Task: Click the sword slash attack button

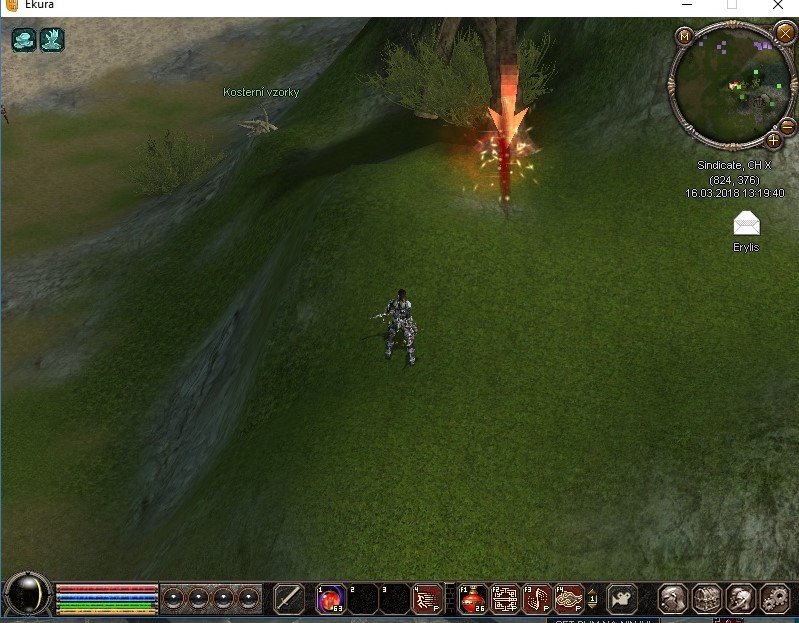Action: 289,598
